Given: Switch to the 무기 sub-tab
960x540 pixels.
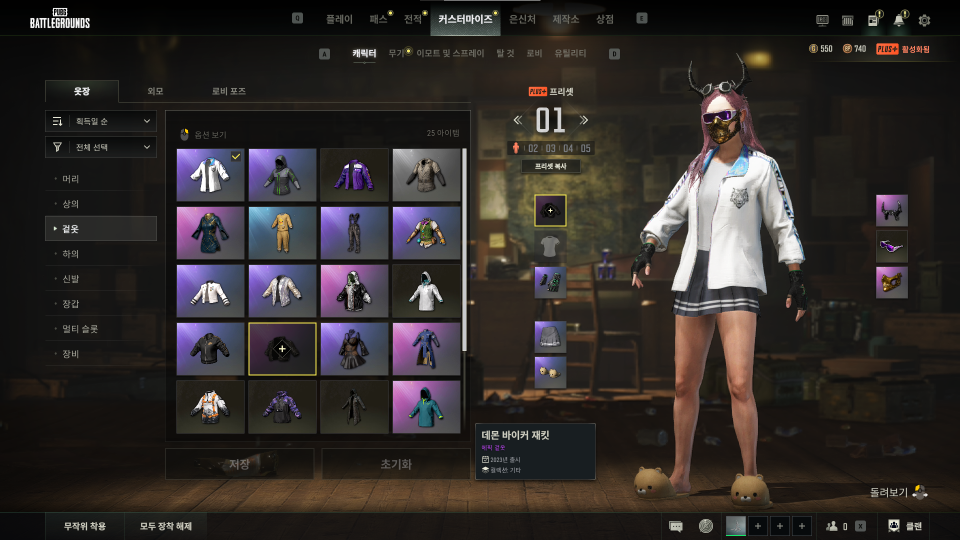Looking at the screenshot, I should [396, 53].
